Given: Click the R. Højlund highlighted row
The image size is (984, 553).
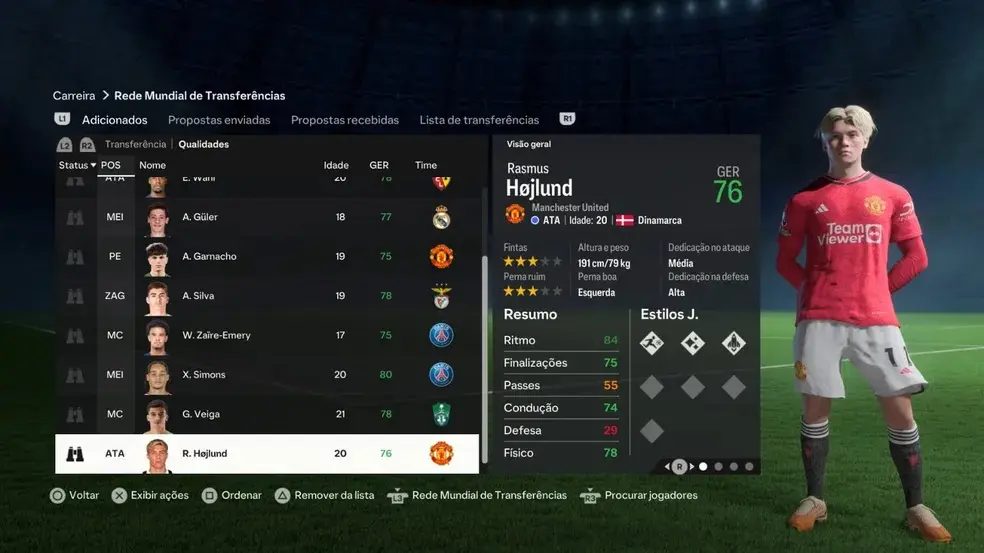Looking at the screenshot, I should (x=266, y=453).
